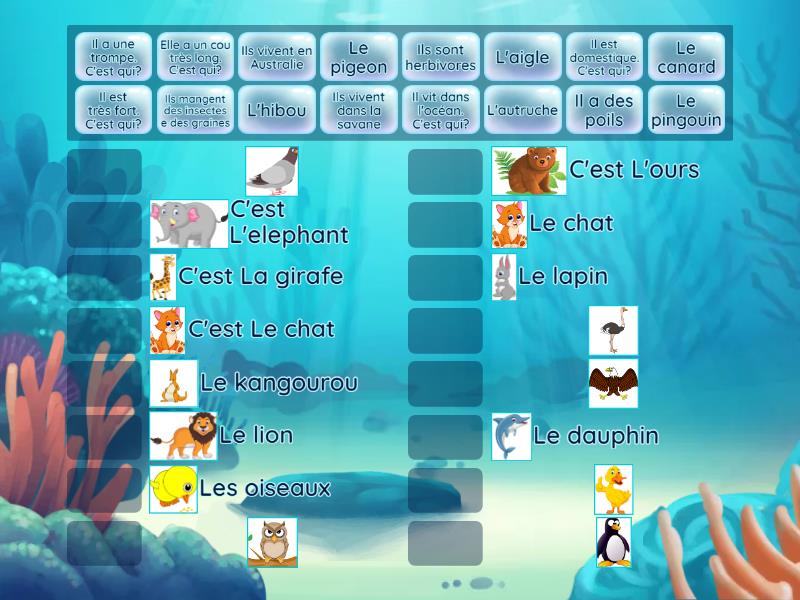Image resolution: width=800 pixels, height=600 pixels.
Task: Select the "Il a une trompe" tile
Action: 113,58
